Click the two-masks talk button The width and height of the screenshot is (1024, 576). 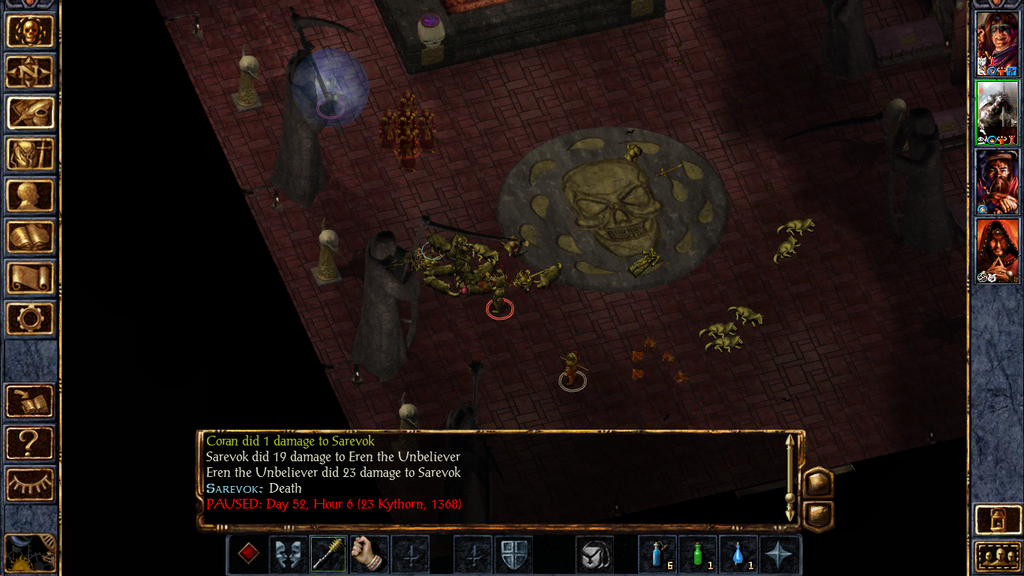tap(288, 554)
